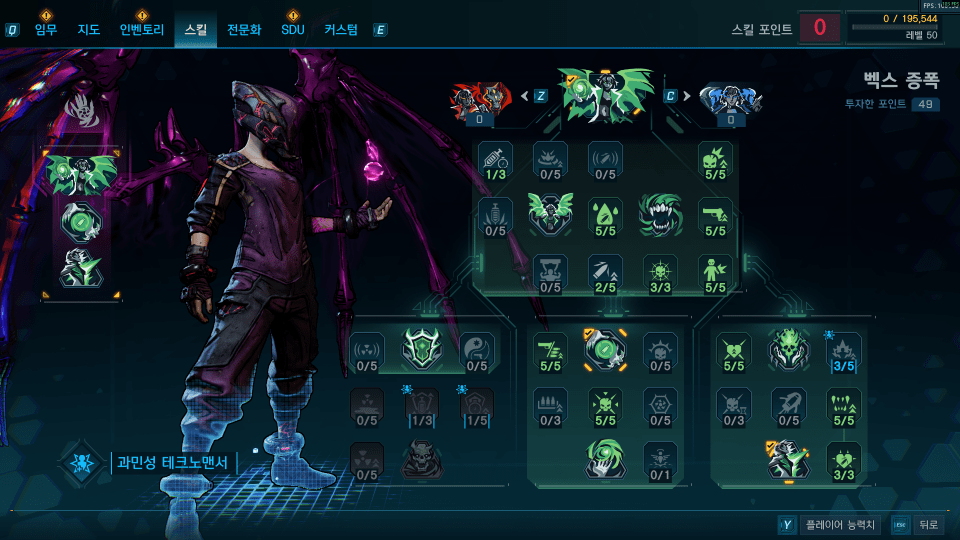This screenshot has height=540, width=960.
Task: Switch to the blue skill tree thumbnail
Action: click(731, 98)
